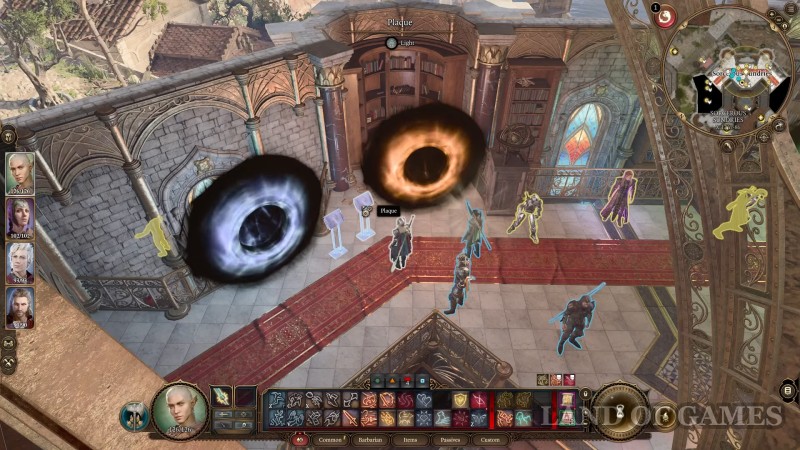The image size is (800, 450).
Task: Select the glowing melee weapon slot
Action: (x=221, y=397)
